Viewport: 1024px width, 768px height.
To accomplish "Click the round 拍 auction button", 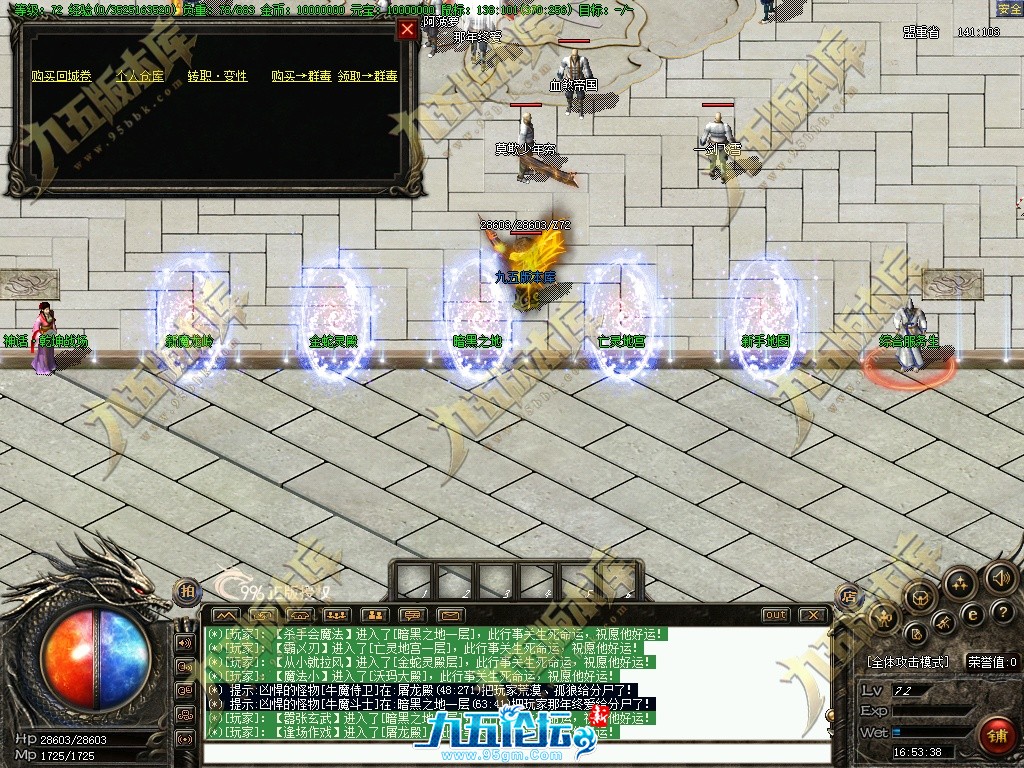I will point(187,591).
